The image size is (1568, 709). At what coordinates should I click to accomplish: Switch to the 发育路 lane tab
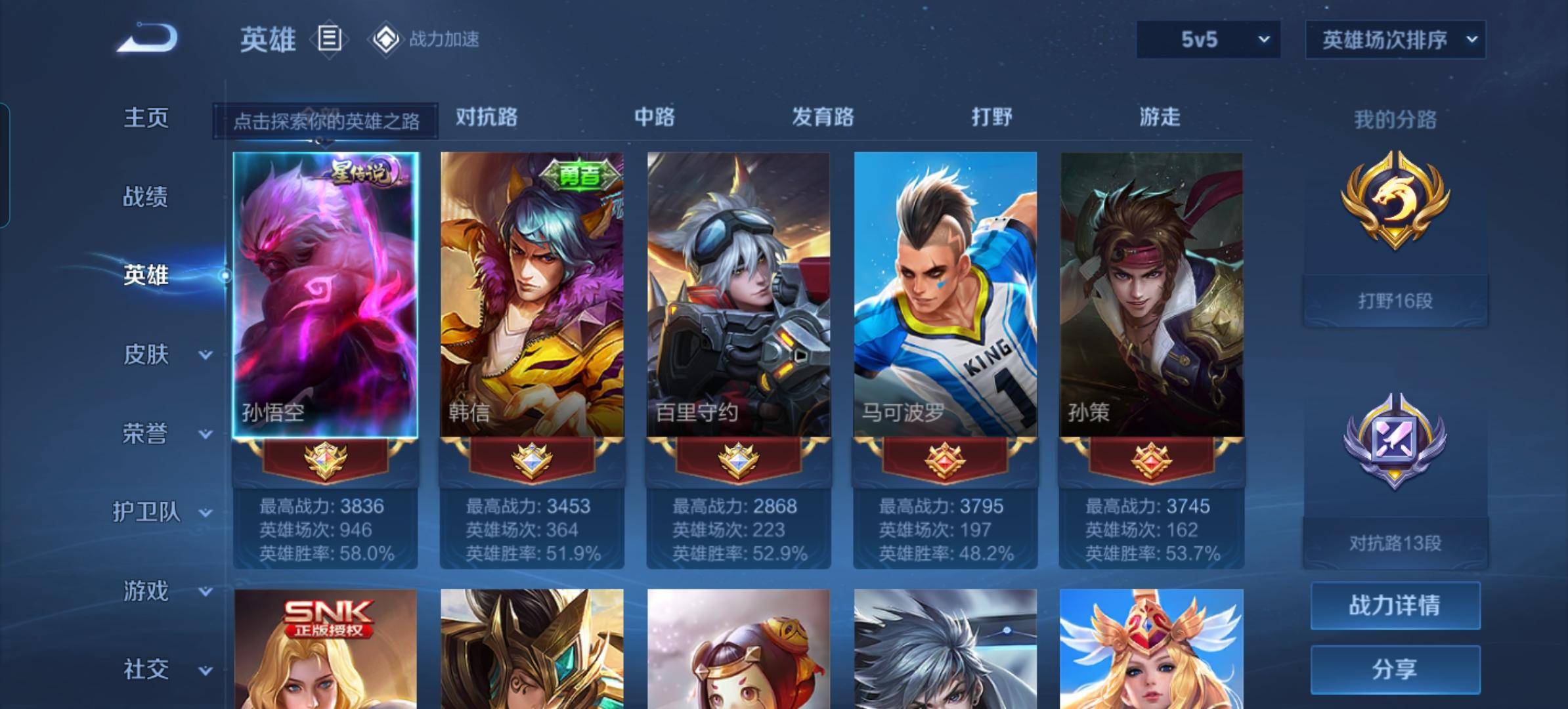[823, 117]
